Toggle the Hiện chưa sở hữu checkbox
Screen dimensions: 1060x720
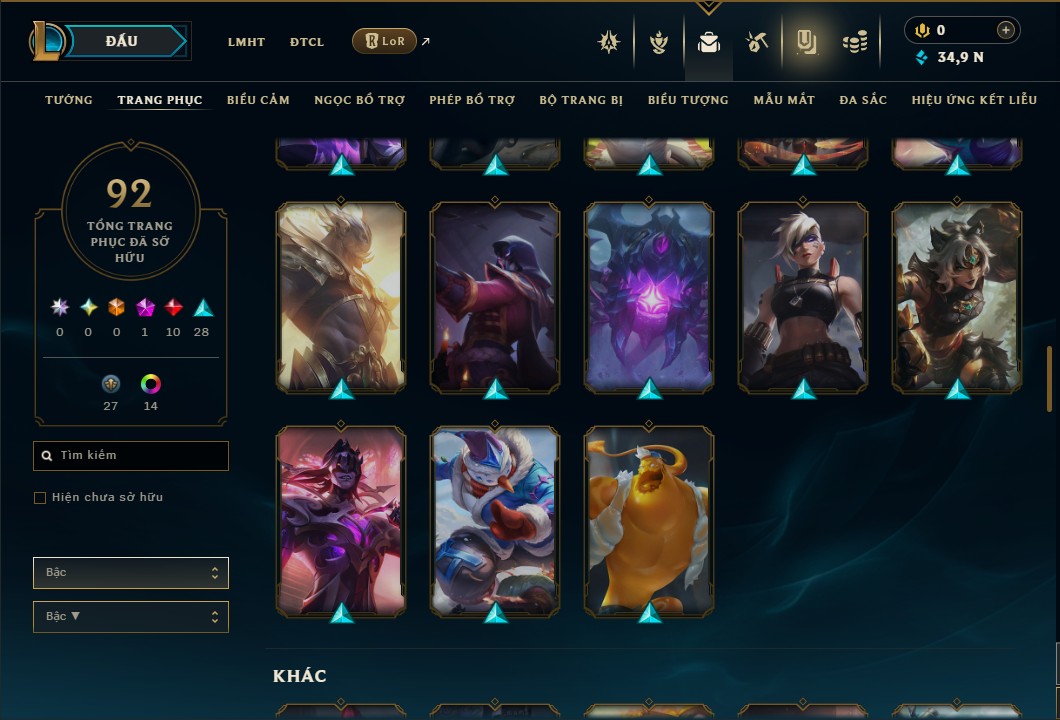tap(40, 498)
